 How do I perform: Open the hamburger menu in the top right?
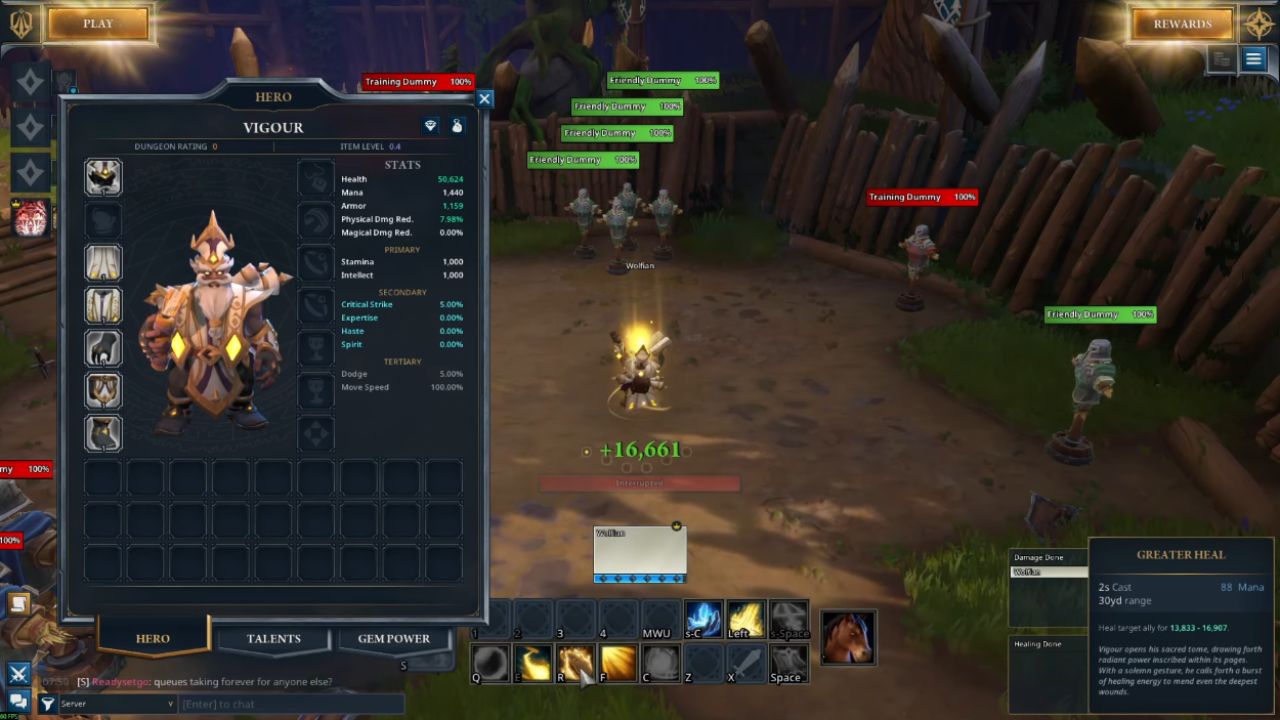(1253, 59)
